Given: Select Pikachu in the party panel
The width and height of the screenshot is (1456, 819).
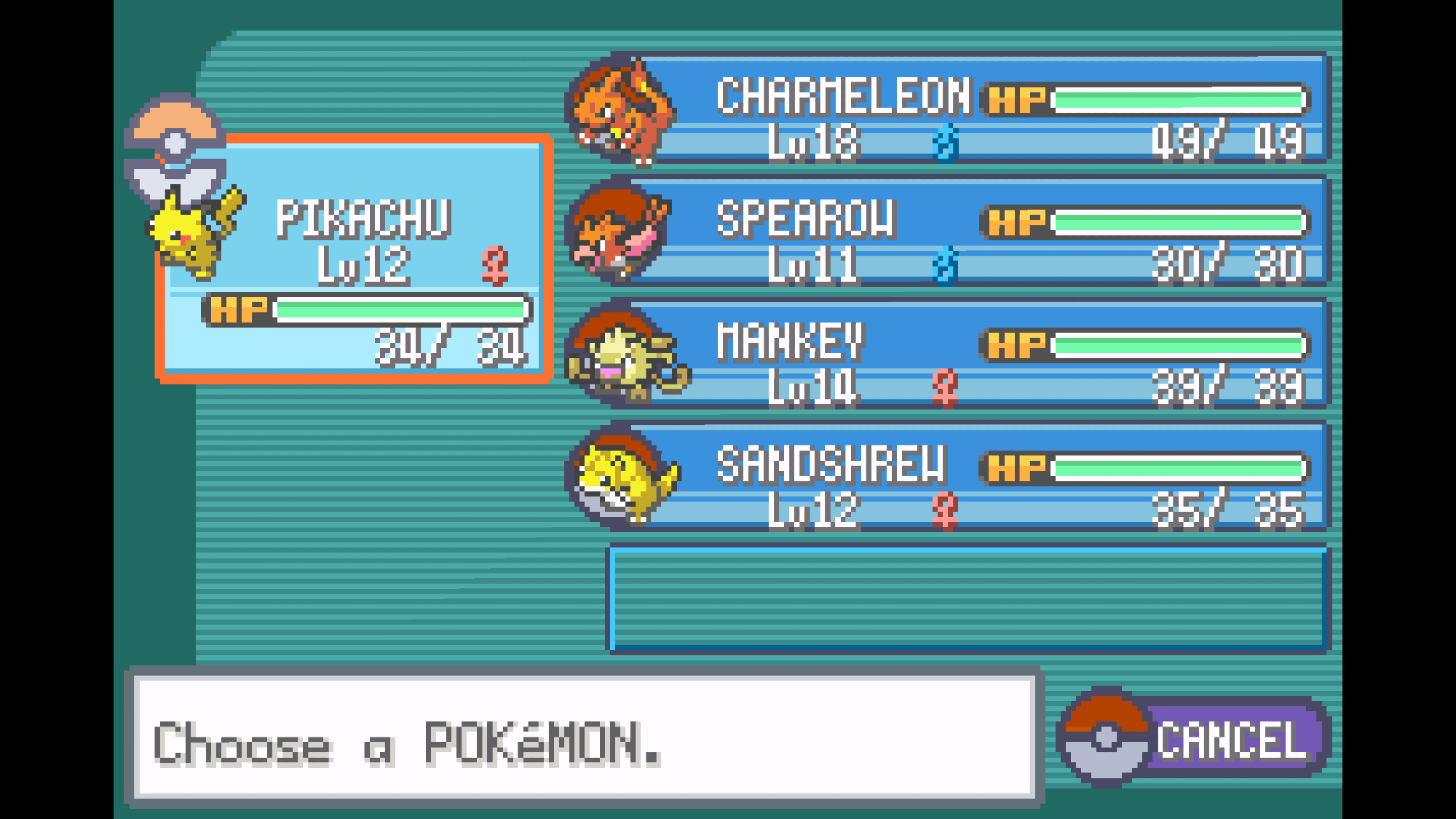Looking at the screenshot, I should click(355, 258).
